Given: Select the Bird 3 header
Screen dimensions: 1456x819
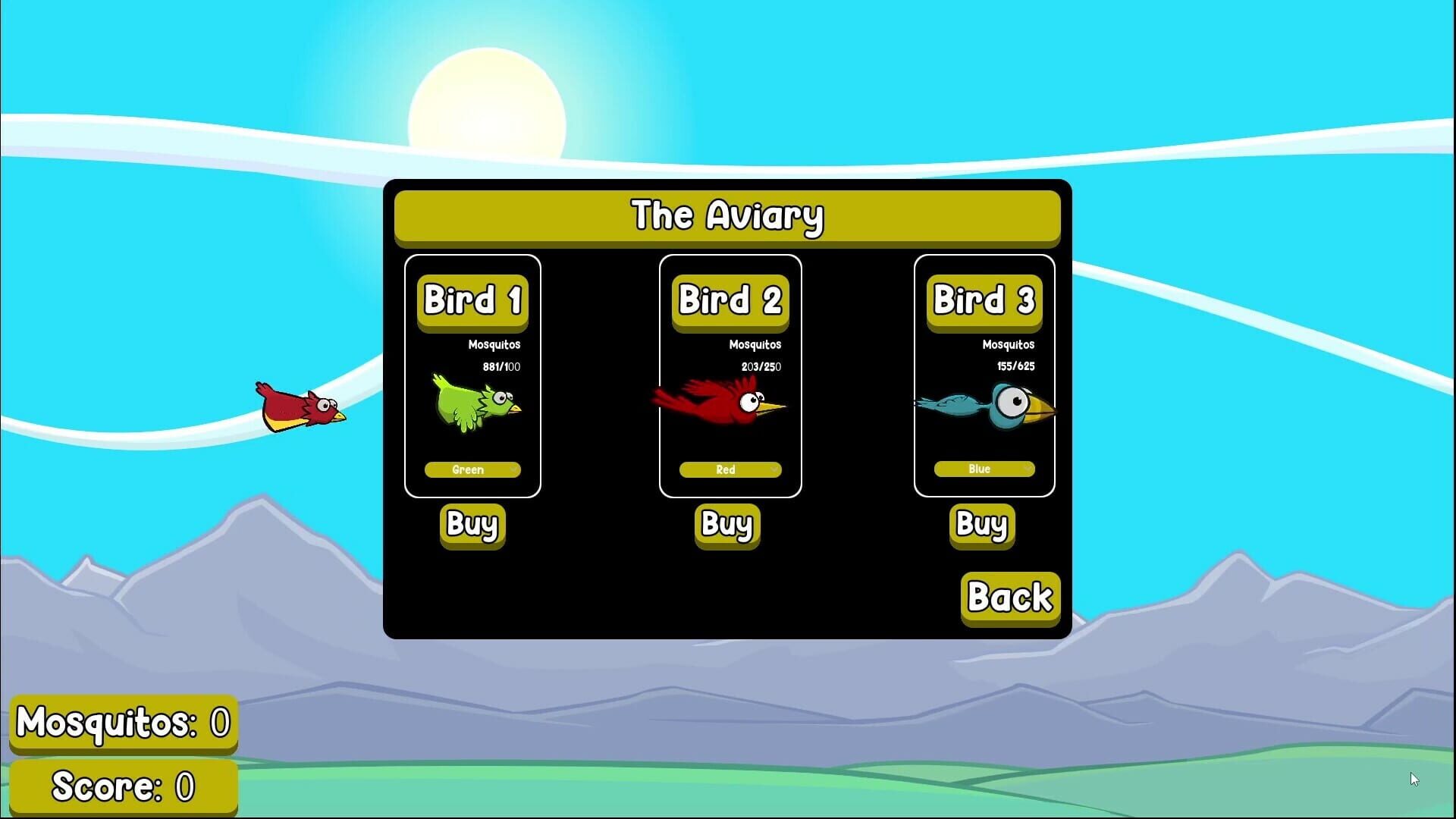Looking at the screenshot, I should (x=984, y=301).
